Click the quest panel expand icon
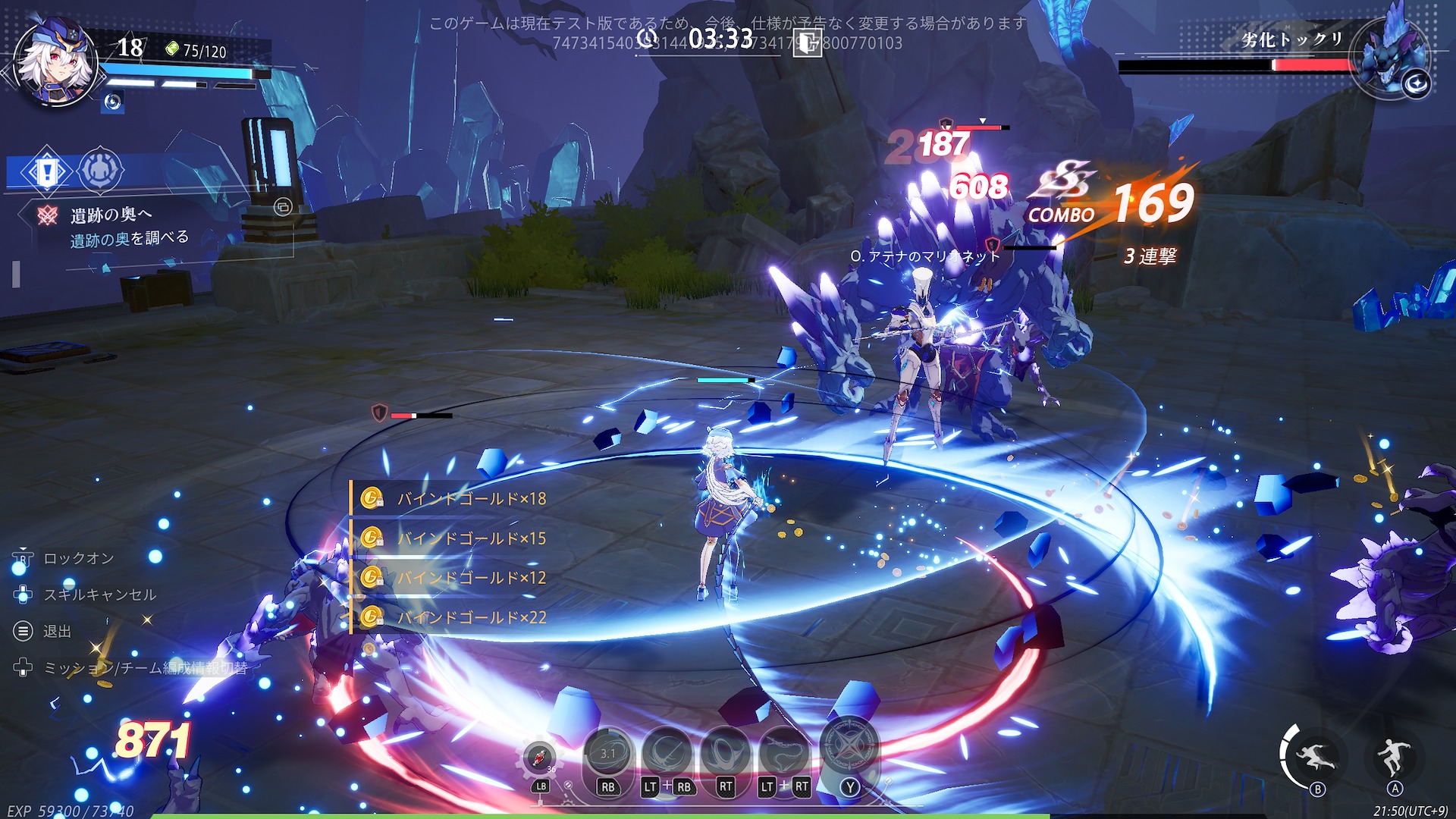 coord(283,207)
